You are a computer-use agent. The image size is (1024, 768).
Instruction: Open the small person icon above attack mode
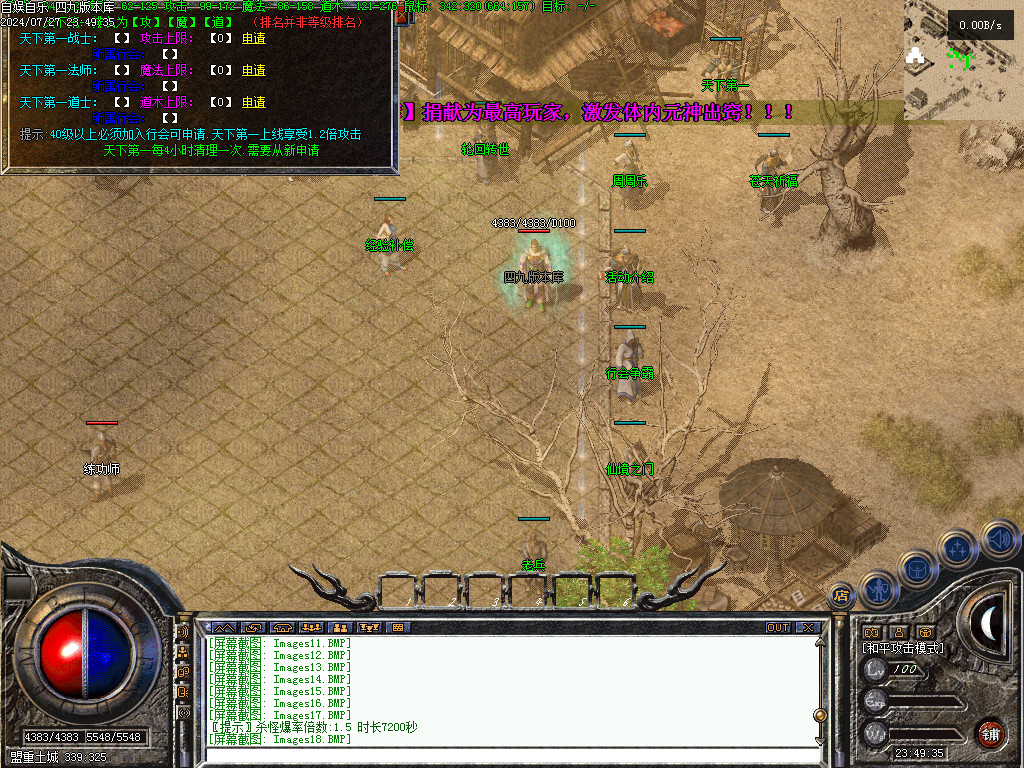tap(898, 632)
